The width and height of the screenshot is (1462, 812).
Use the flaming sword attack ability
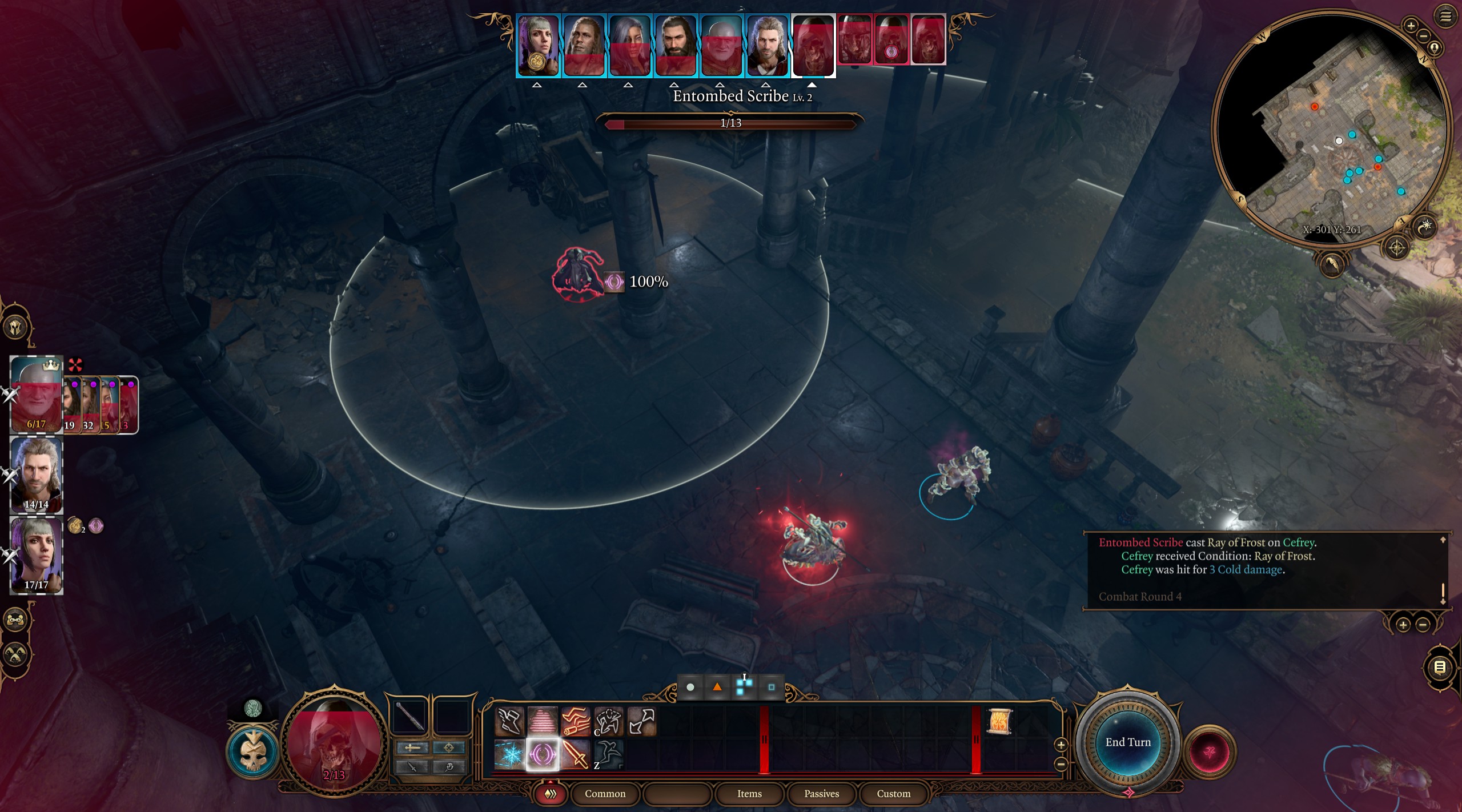click(x=575, y=755)
